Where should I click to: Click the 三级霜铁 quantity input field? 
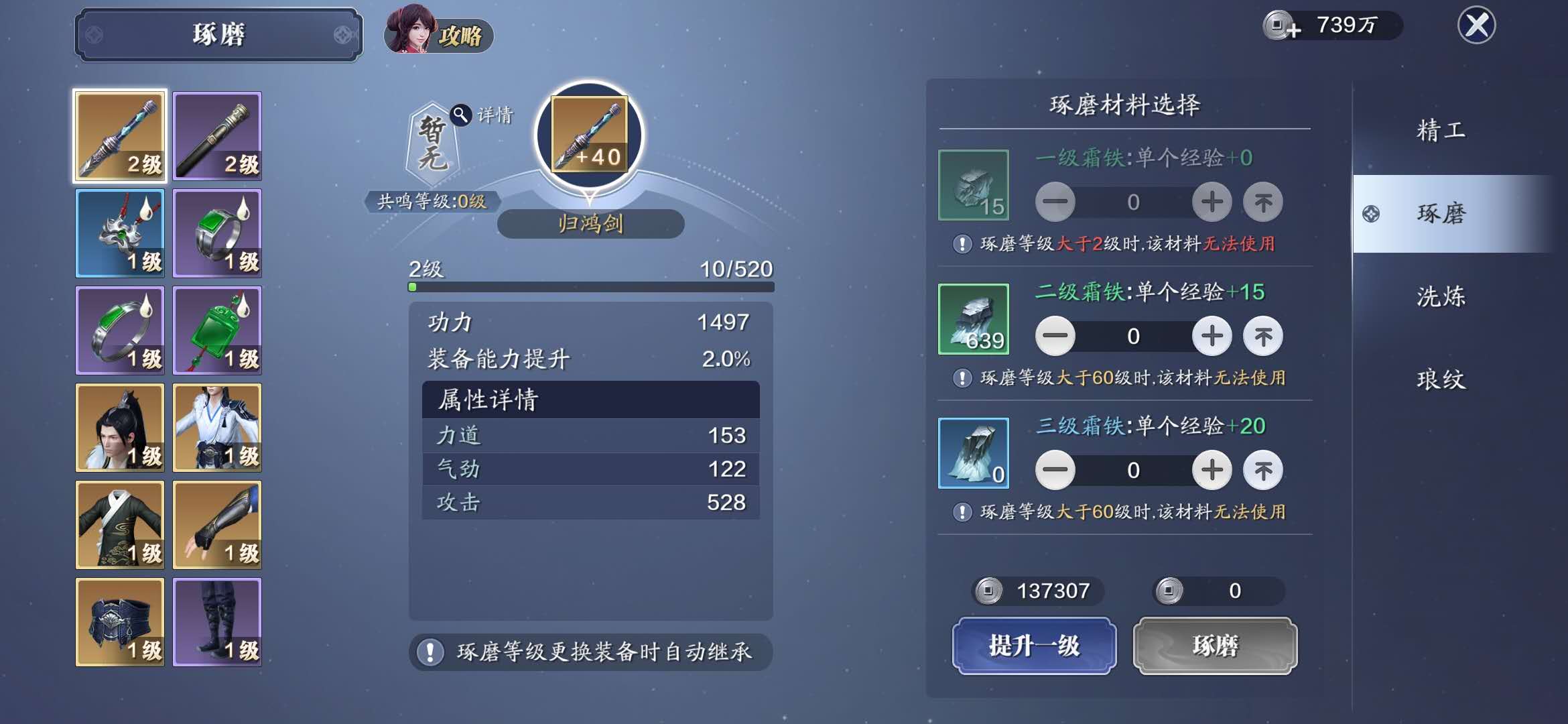tap(1134, 470)
